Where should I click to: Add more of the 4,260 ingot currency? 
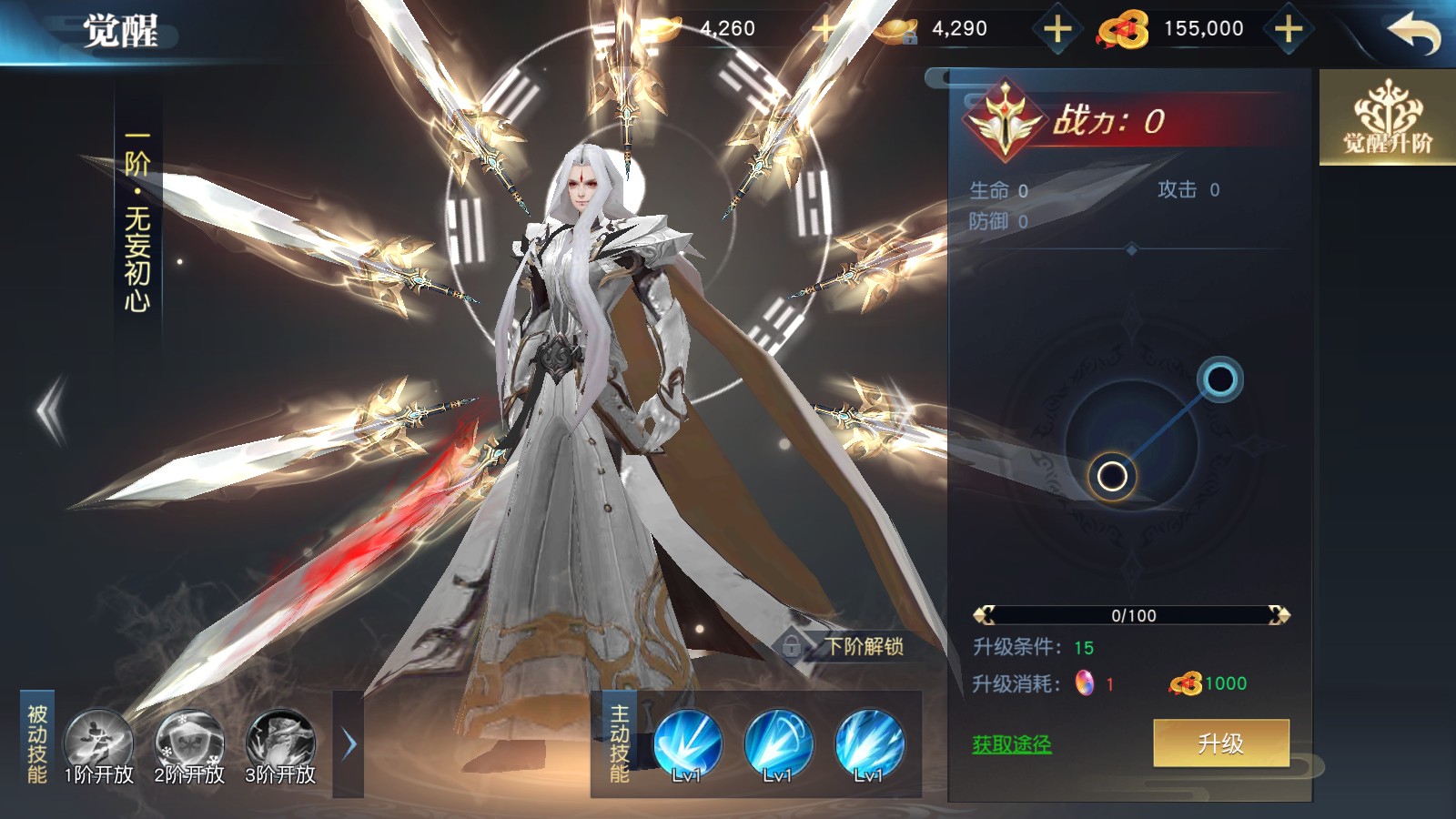click(x=824, y=30)
